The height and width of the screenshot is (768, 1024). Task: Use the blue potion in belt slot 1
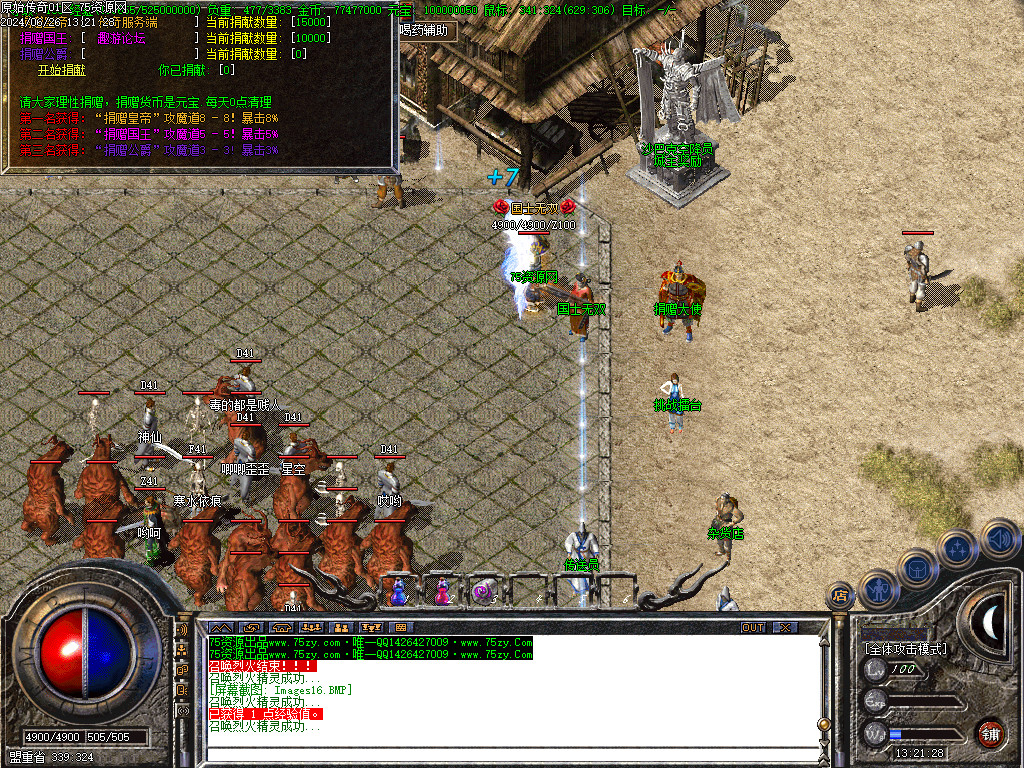[398, 591]
